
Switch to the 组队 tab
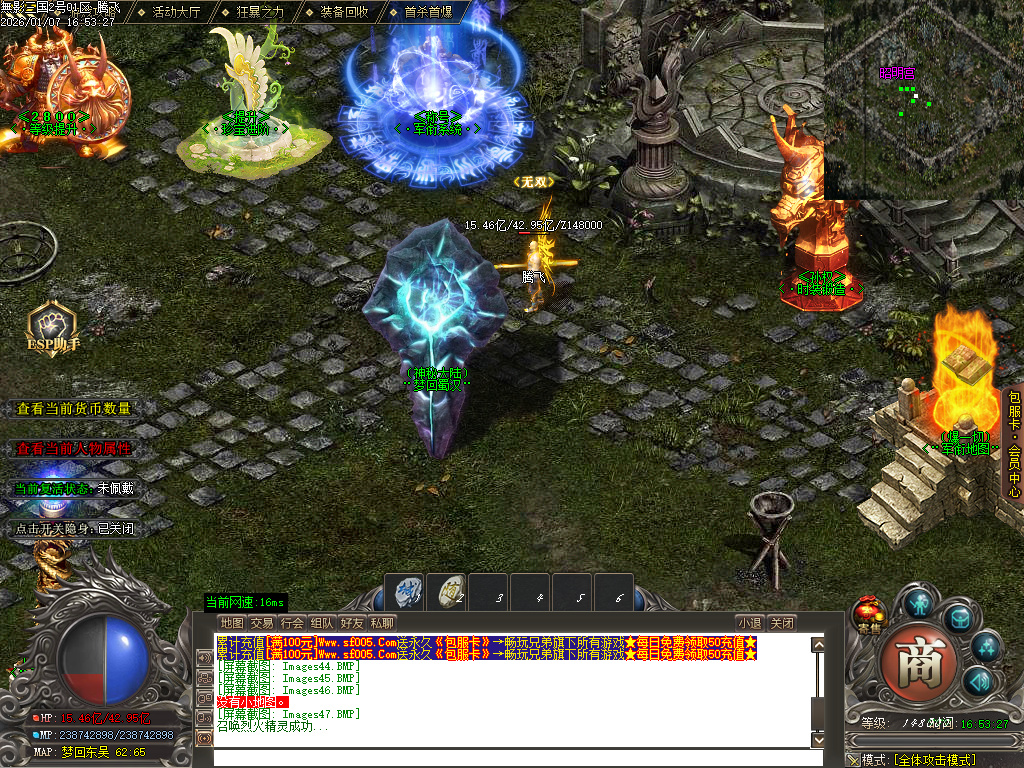[322, 622]
